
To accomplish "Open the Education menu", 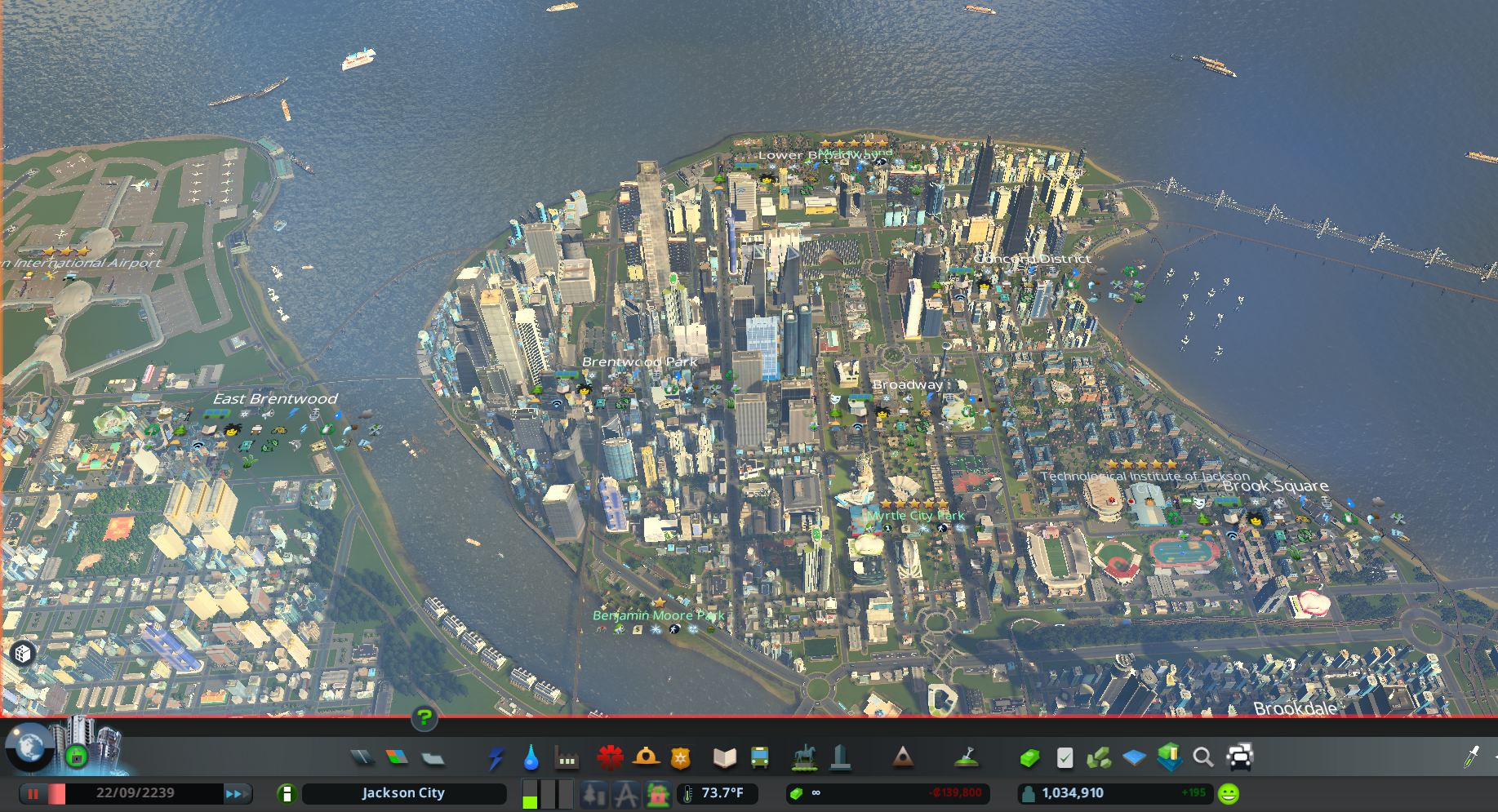I will 725,757.
